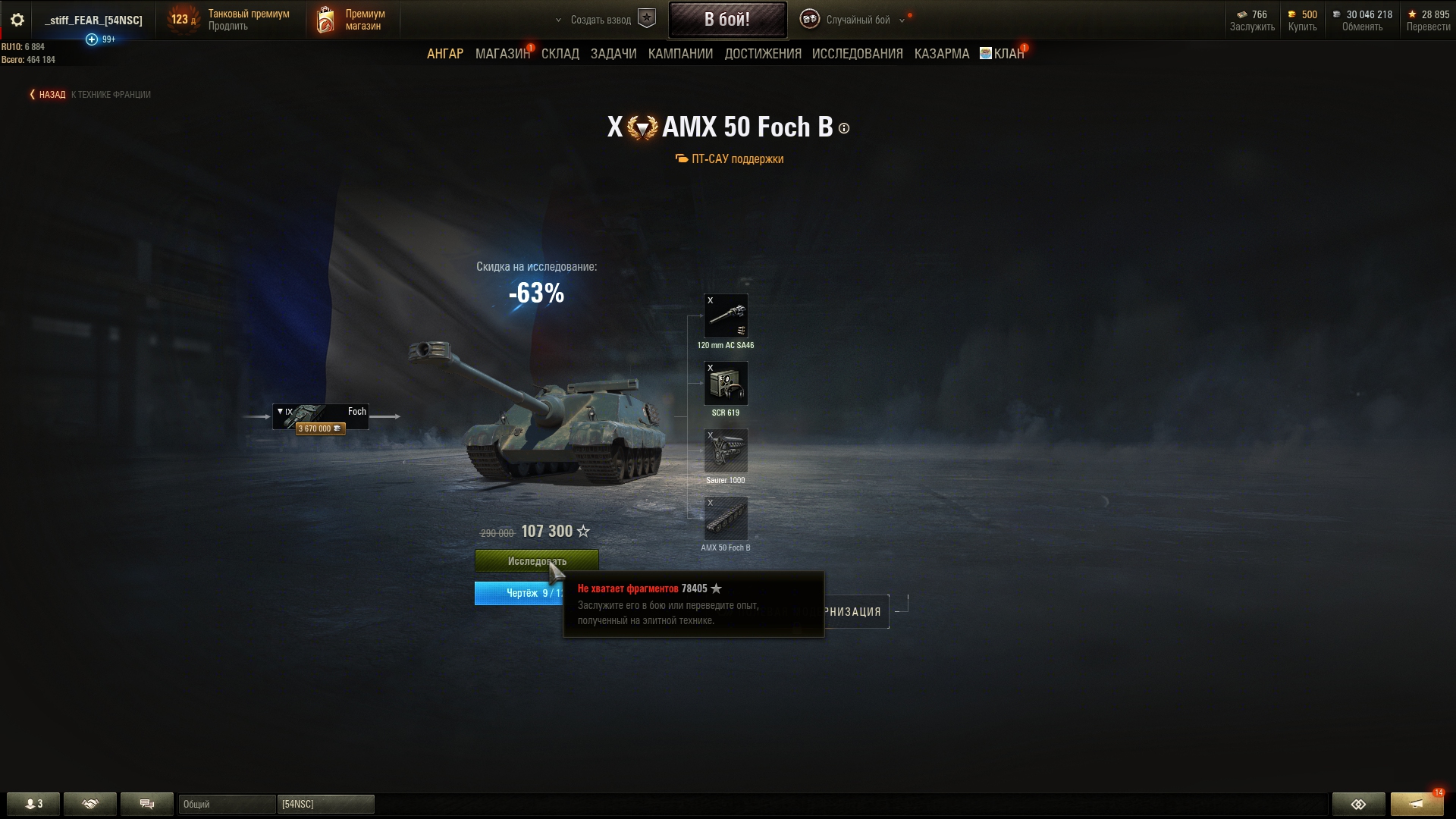Viewport: 1456px width, 819px height.
Task: Open the Случайный бой battle mode dropdown
Action: coord(857,20)
